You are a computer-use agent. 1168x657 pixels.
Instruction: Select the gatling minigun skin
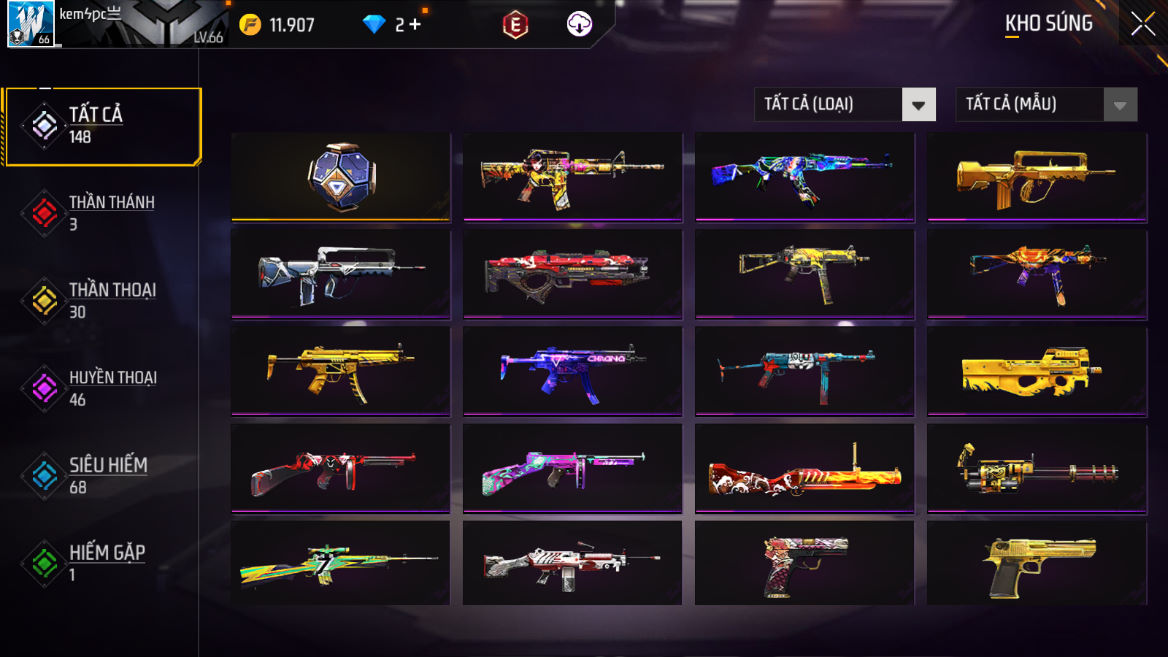(x=1036, y=467)
